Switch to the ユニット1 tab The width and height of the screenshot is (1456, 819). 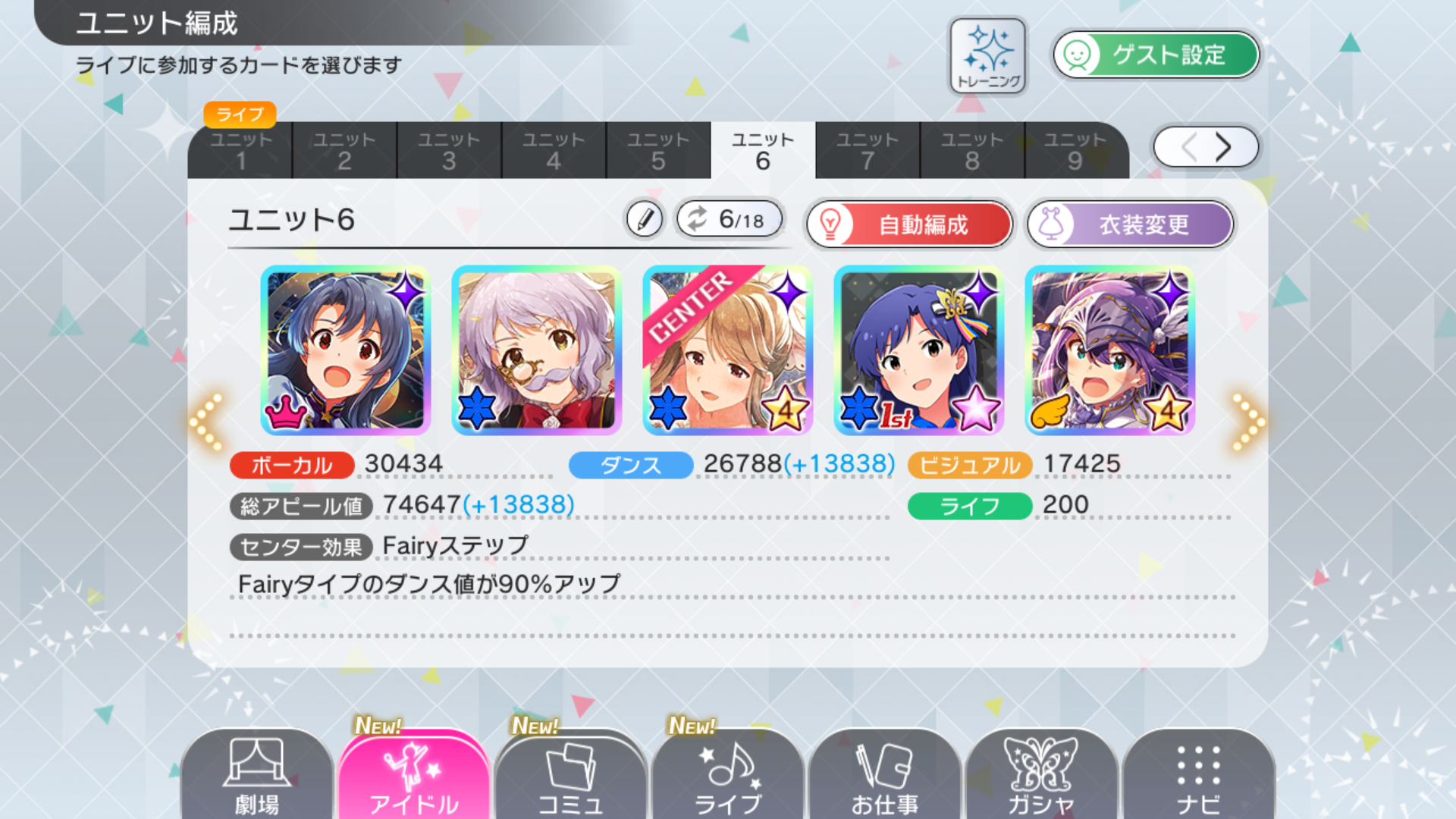pos(240,150)
